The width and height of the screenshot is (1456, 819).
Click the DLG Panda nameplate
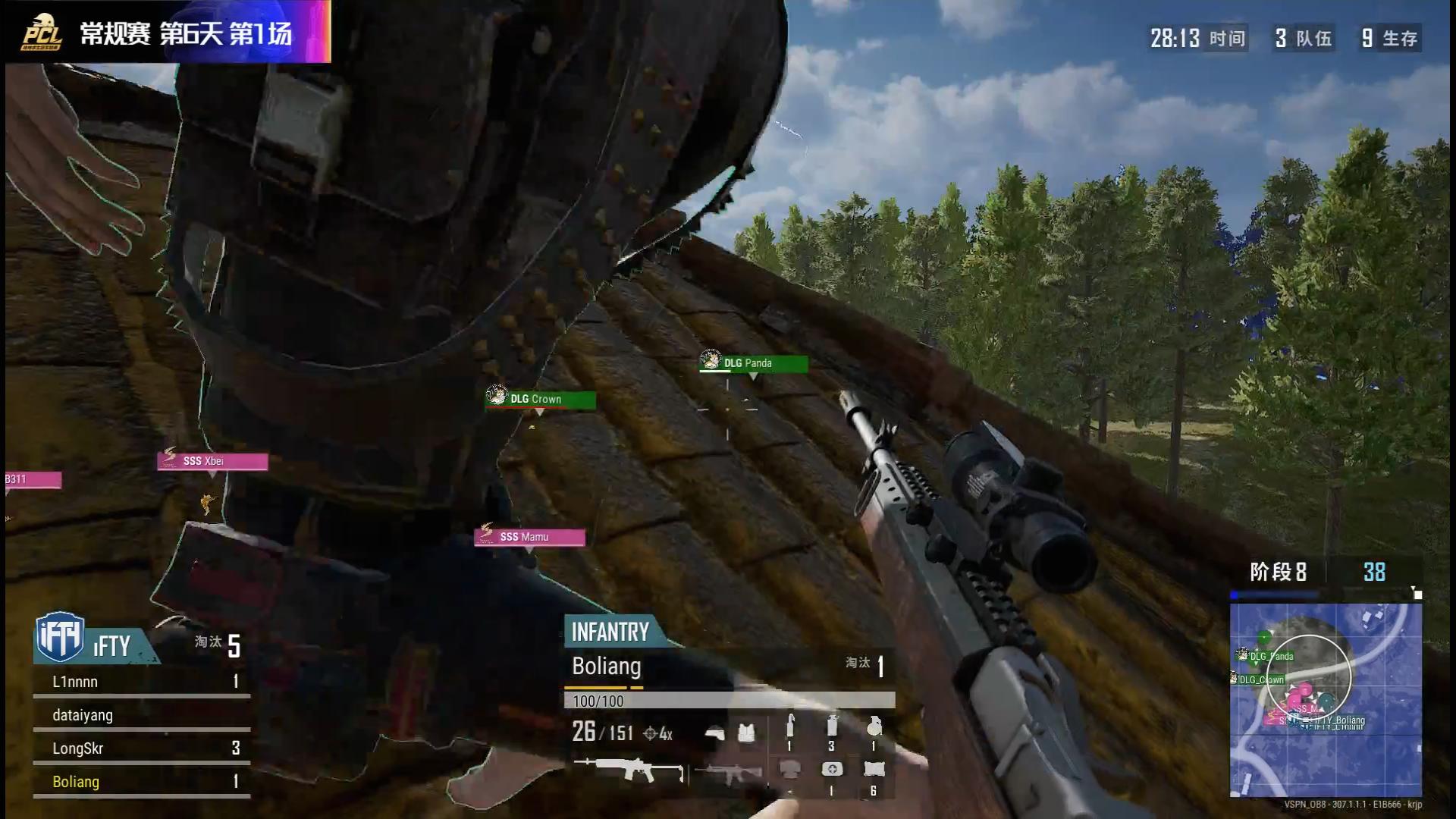click(x=754, y=363)
